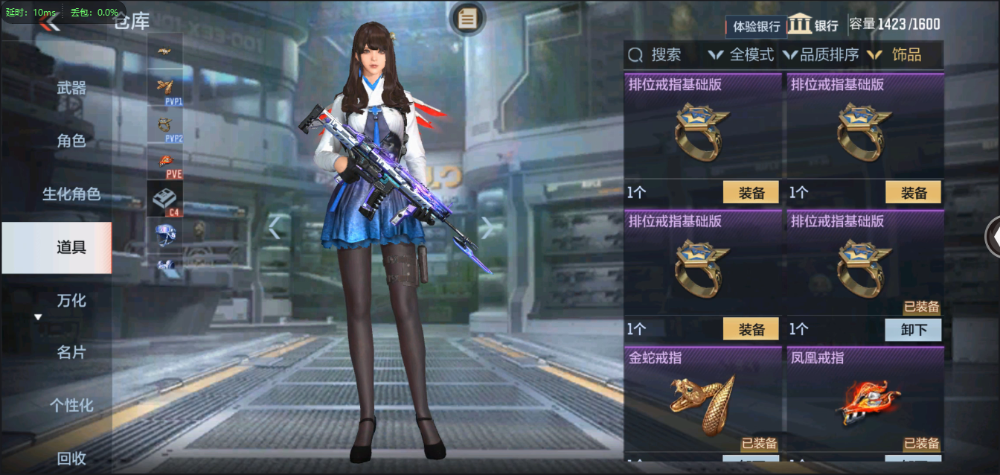Select the PVP2 loadout icon

point(164,127)
